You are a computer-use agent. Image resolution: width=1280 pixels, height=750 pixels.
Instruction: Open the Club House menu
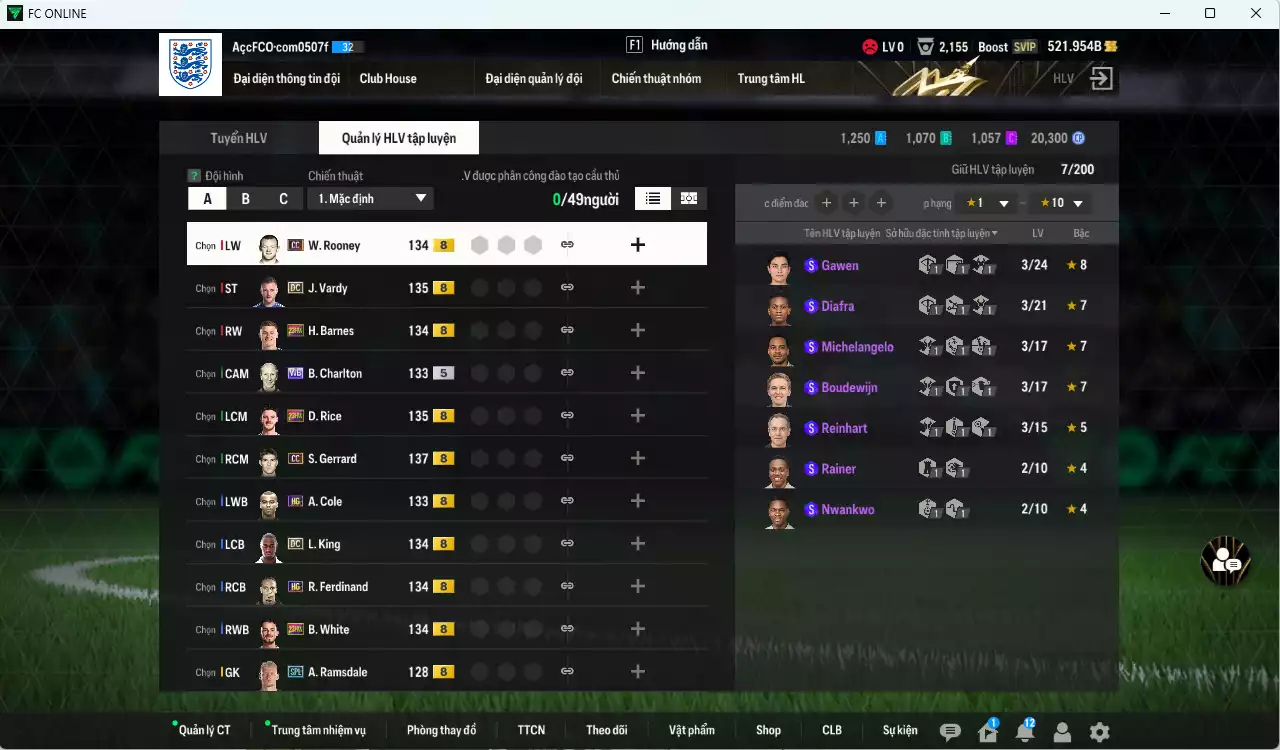point(388,78)
